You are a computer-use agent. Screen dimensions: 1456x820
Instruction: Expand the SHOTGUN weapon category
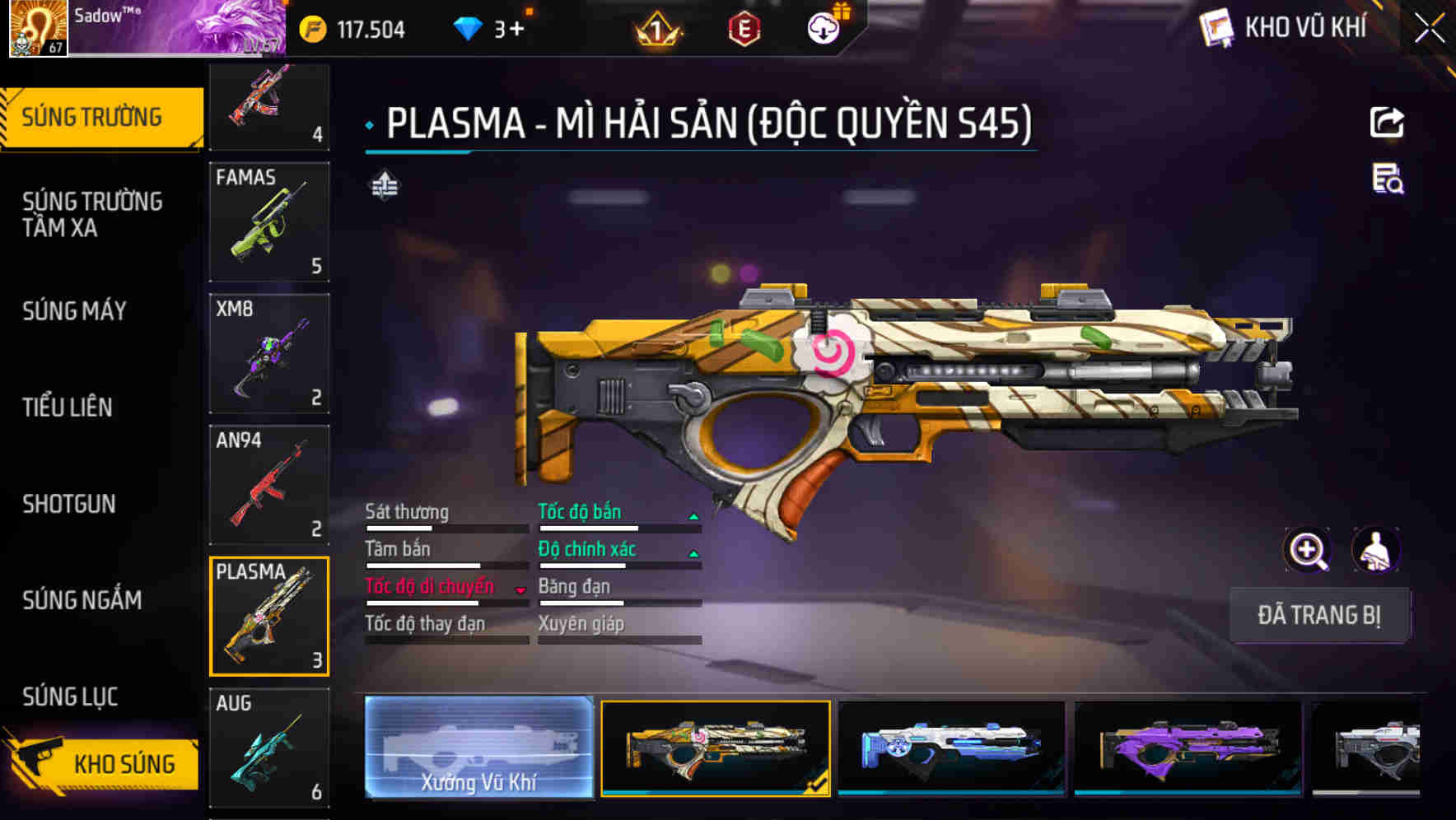click(x=69, y=505)
